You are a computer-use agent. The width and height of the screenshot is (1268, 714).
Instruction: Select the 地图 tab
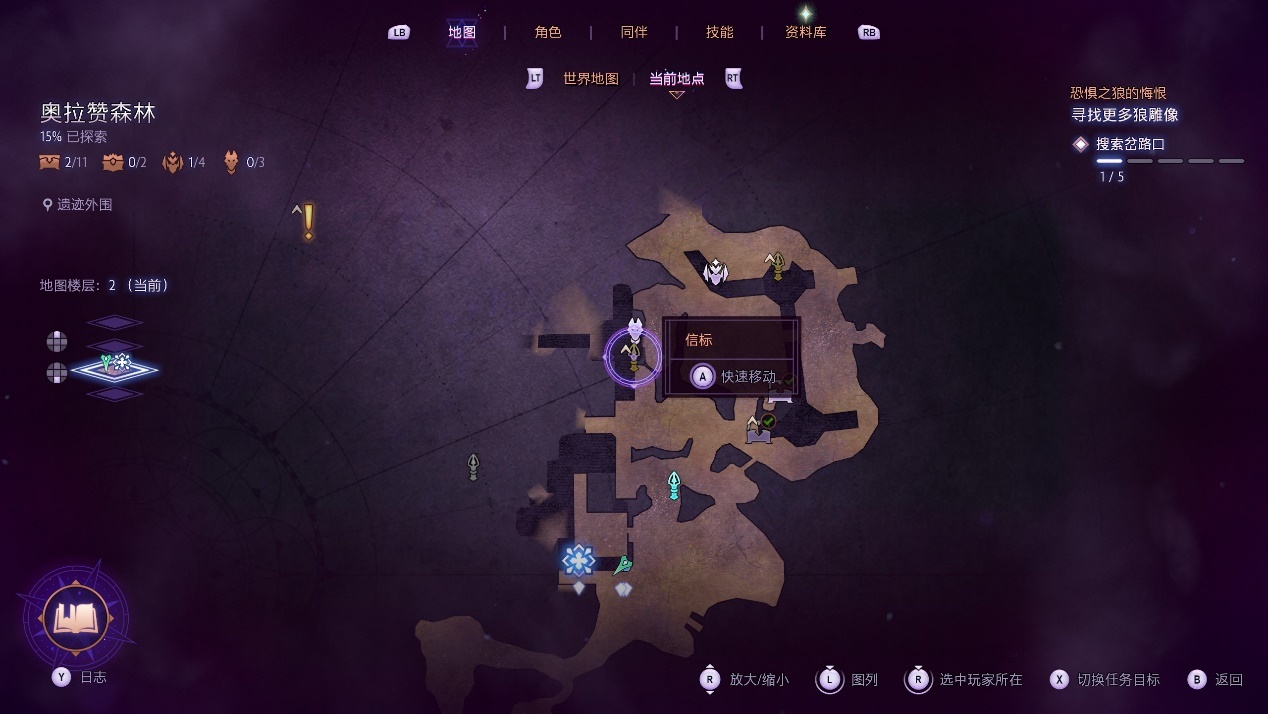point(462,32)
